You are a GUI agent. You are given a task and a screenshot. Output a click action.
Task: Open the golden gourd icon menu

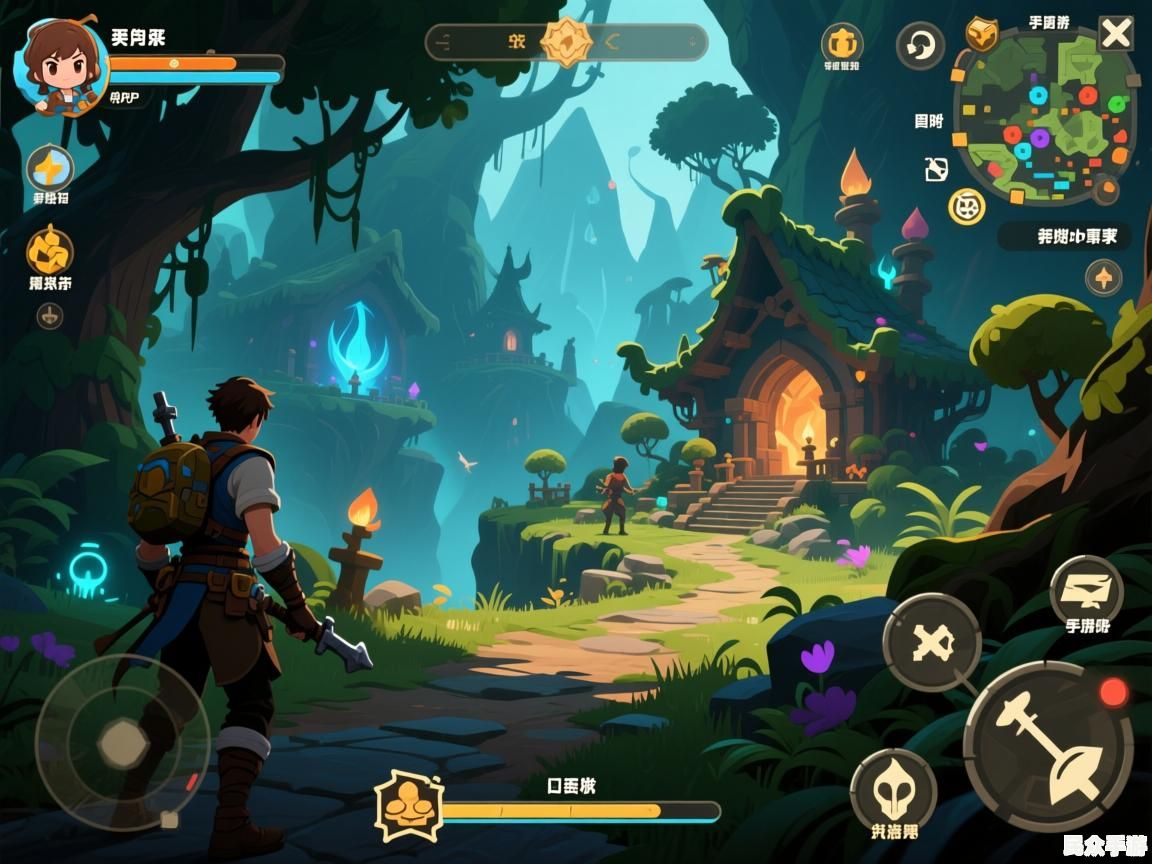(x=49, y=251)
